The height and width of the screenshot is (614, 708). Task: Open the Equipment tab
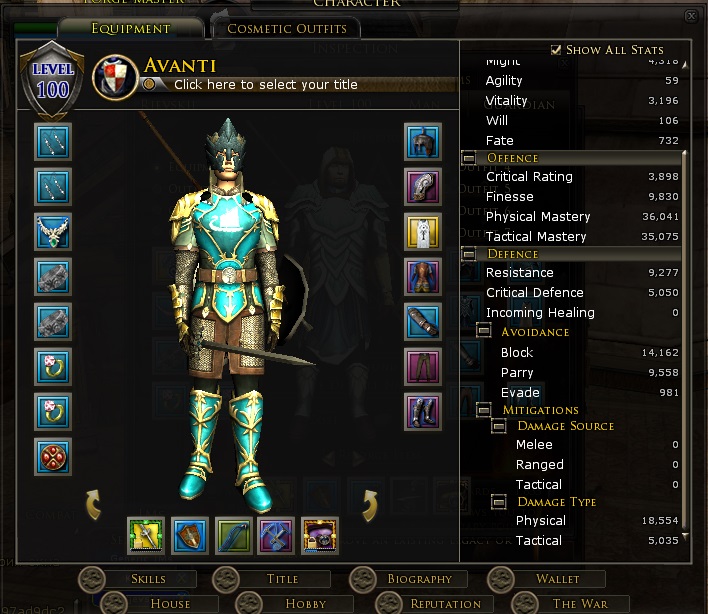[130, 28]
